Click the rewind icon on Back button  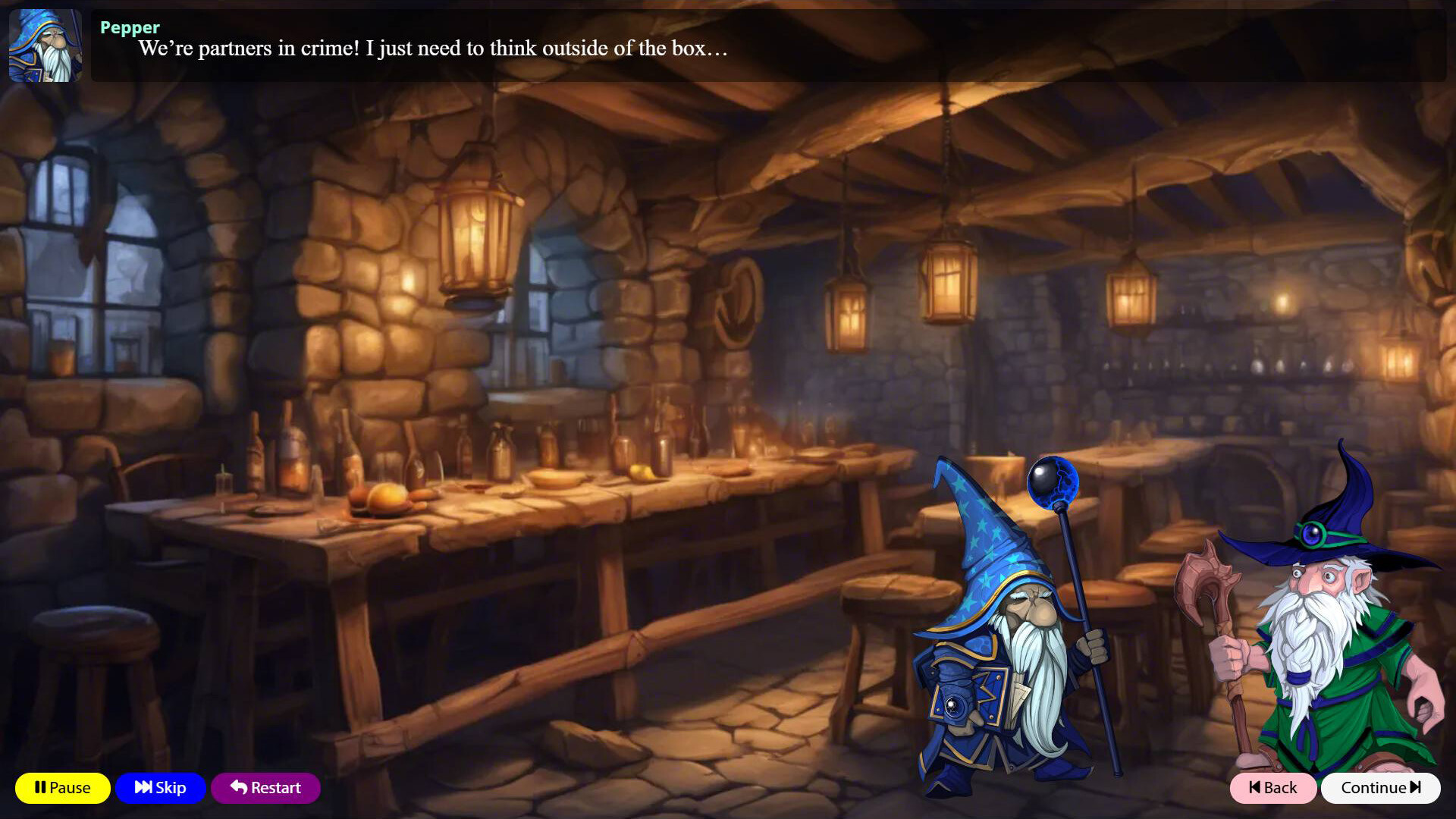pyautogui.click(x=1255, y=789)
